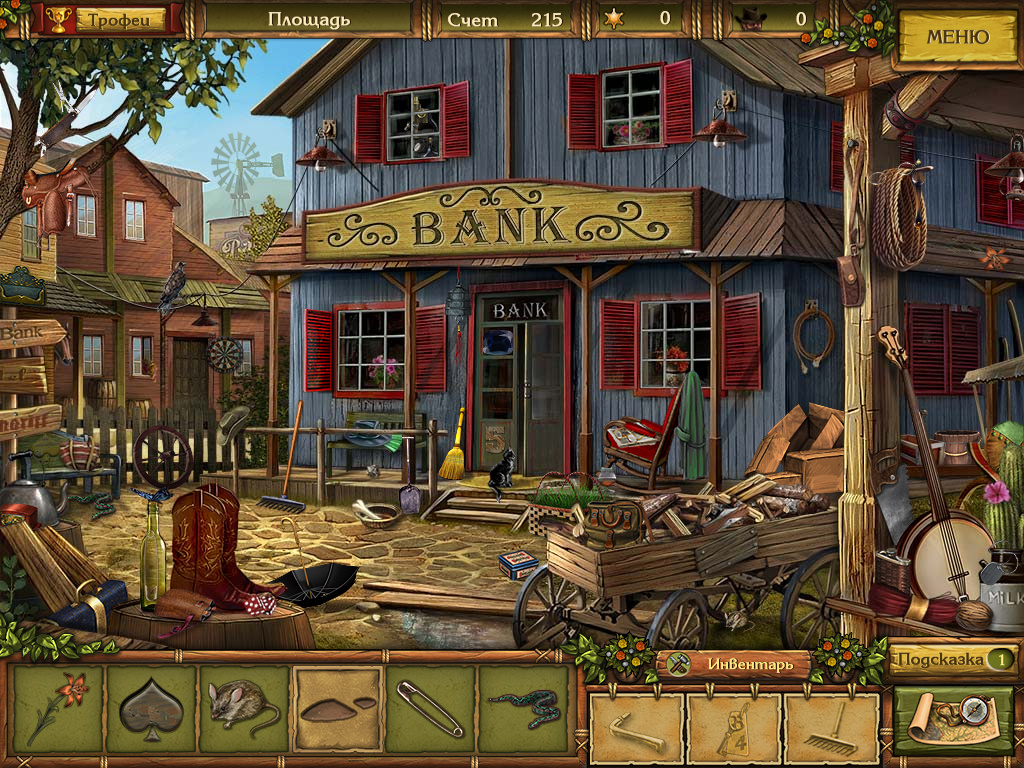Screen dimensions: 1024x768
Task: Select the crowbar inventory slot
Action: [x=637, y=729]
